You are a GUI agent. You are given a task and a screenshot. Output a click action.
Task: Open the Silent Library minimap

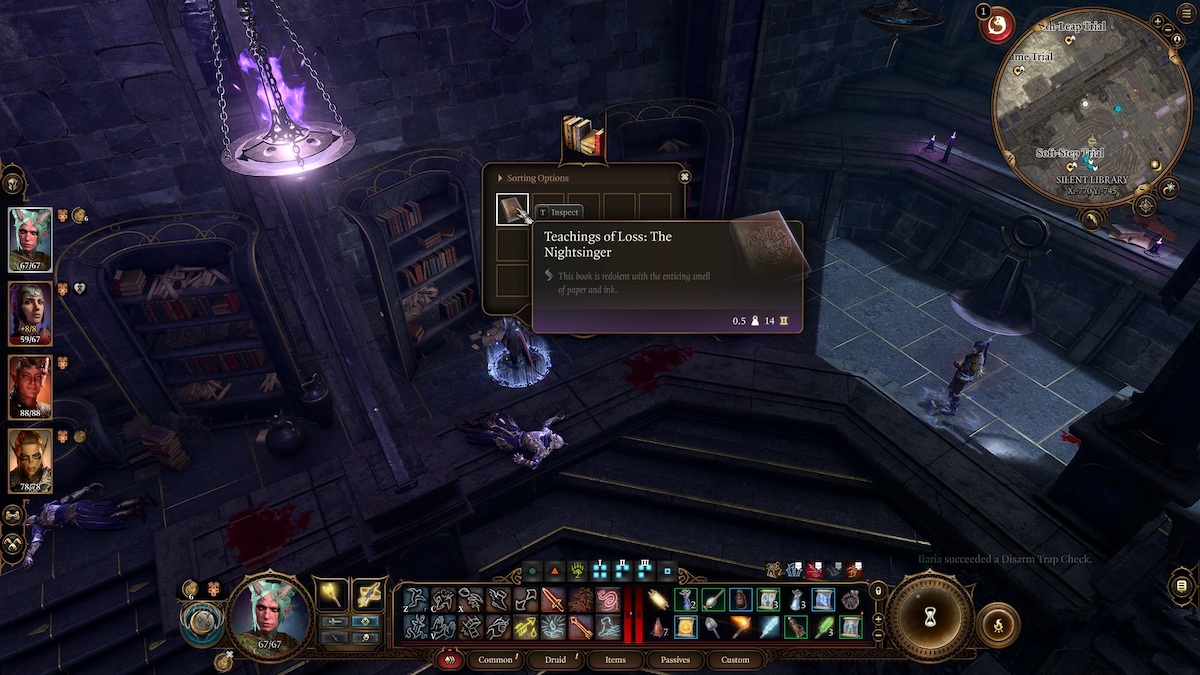[1090, 110]
